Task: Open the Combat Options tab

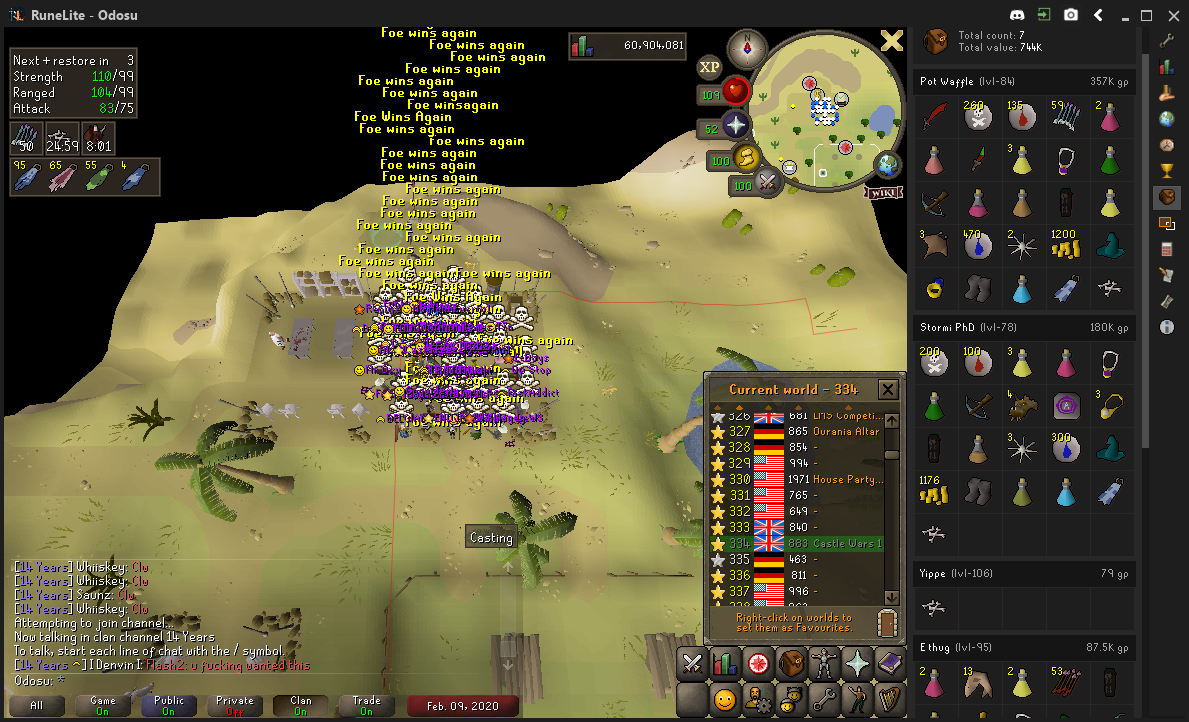Action: pyautogui.click(x=693, y=663)
